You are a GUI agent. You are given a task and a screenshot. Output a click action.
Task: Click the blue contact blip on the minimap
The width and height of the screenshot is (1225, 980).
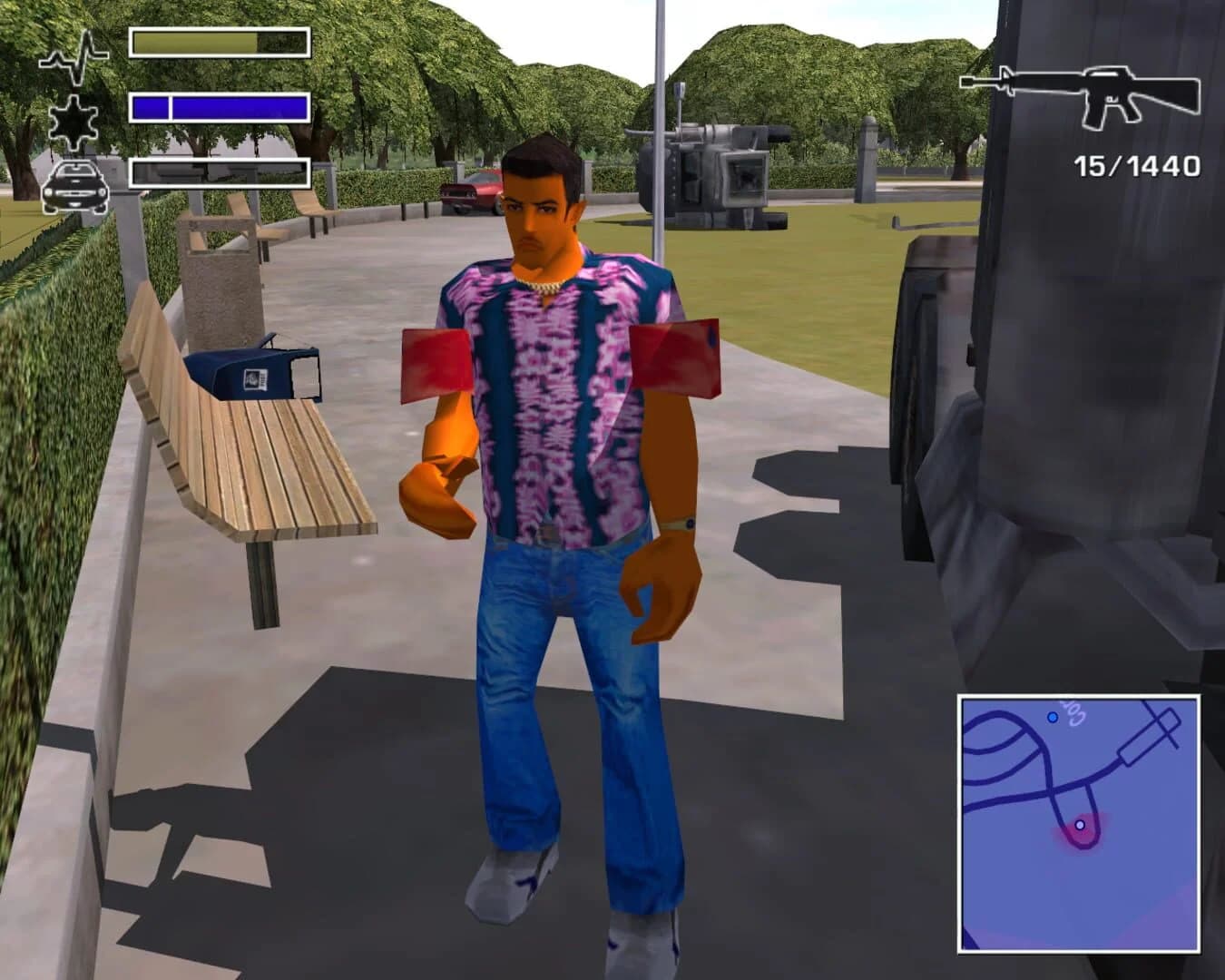coord(1052,717)
